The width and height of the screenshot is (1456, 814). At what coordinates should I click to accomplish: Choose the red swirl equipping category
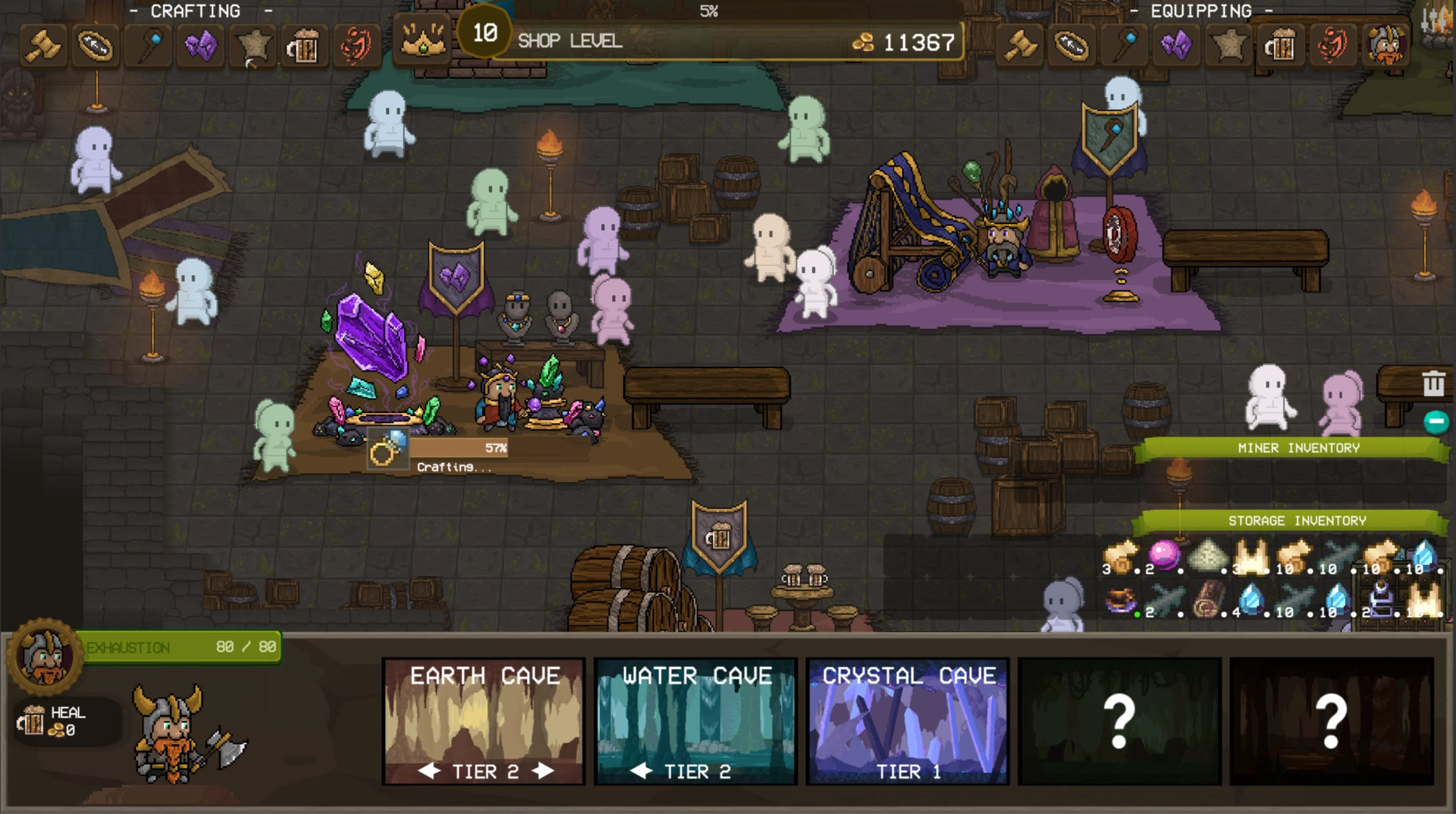click(1332, 45)
